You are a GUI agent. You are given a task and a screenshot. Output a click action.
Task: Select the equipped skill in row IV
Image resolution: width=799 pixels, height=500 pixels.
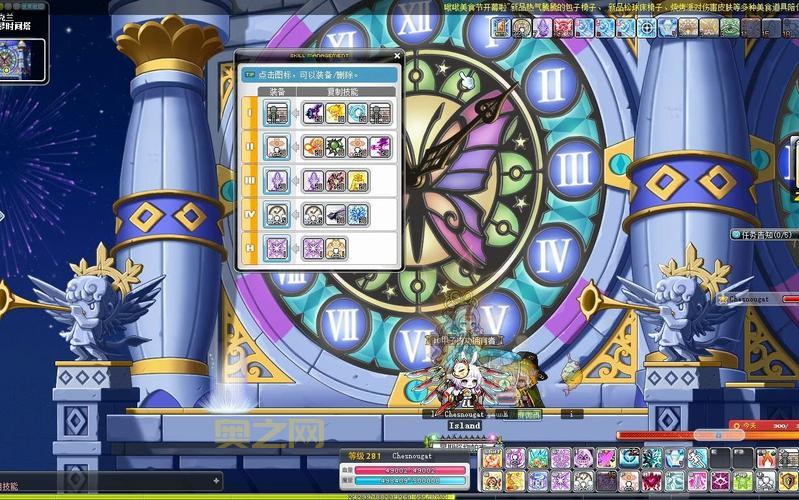[x=277, y=214]
